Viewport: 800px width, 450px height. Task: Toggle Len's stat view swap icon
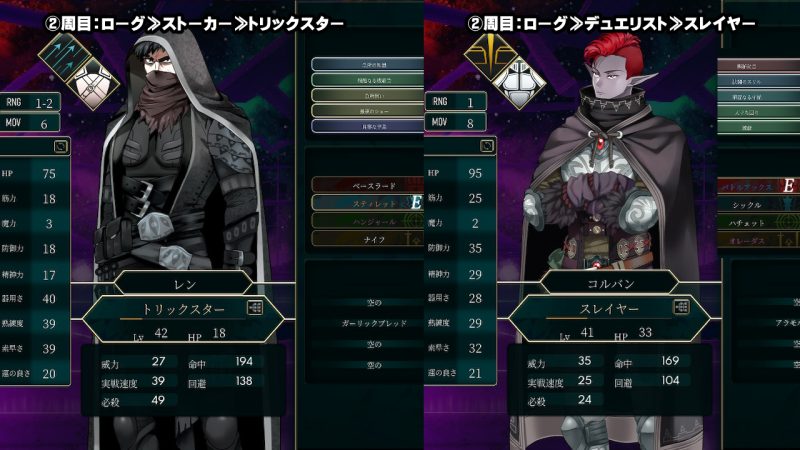(64, 146)
